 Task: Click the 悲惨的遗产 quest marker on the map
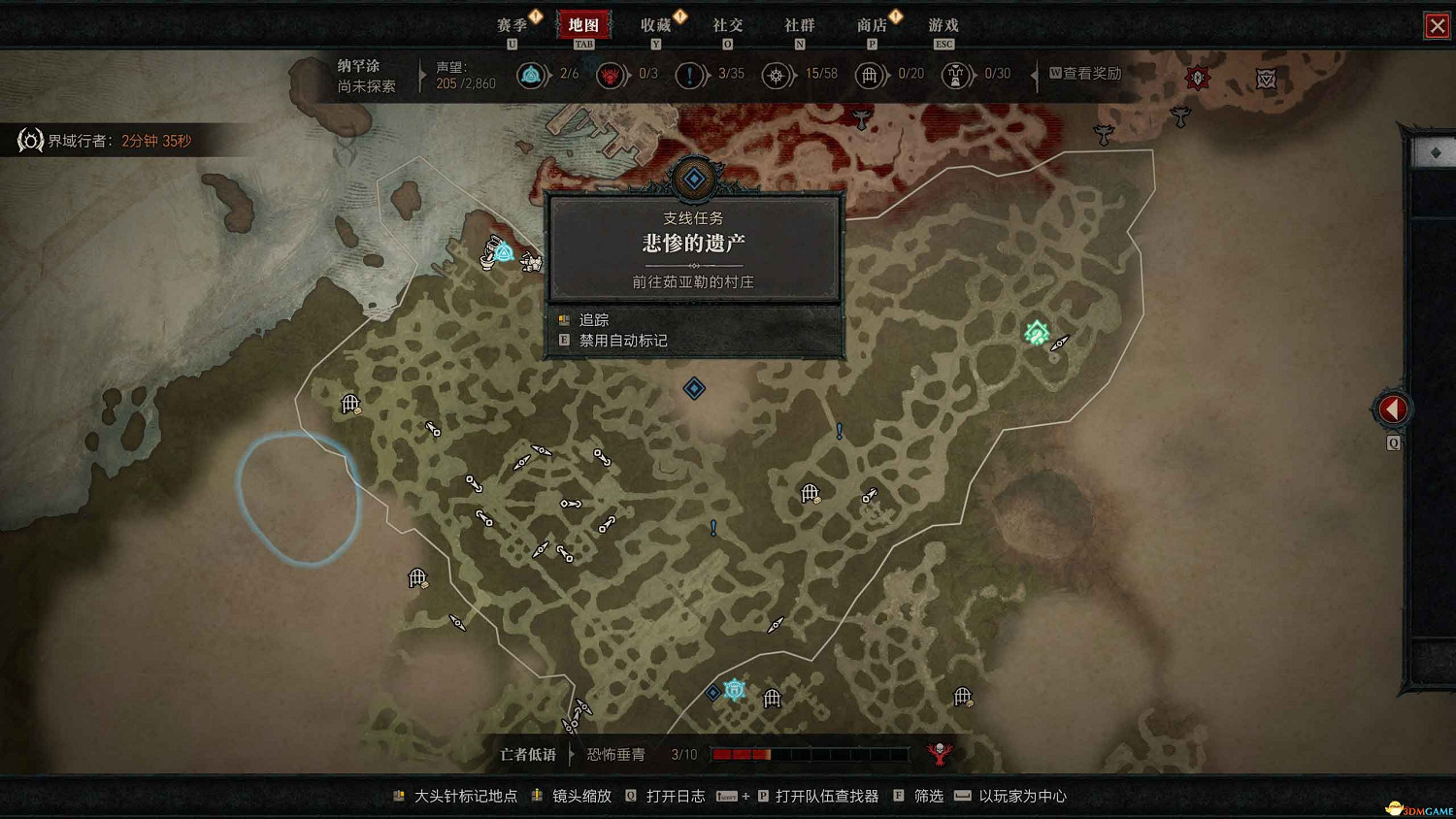coord(693,178)
